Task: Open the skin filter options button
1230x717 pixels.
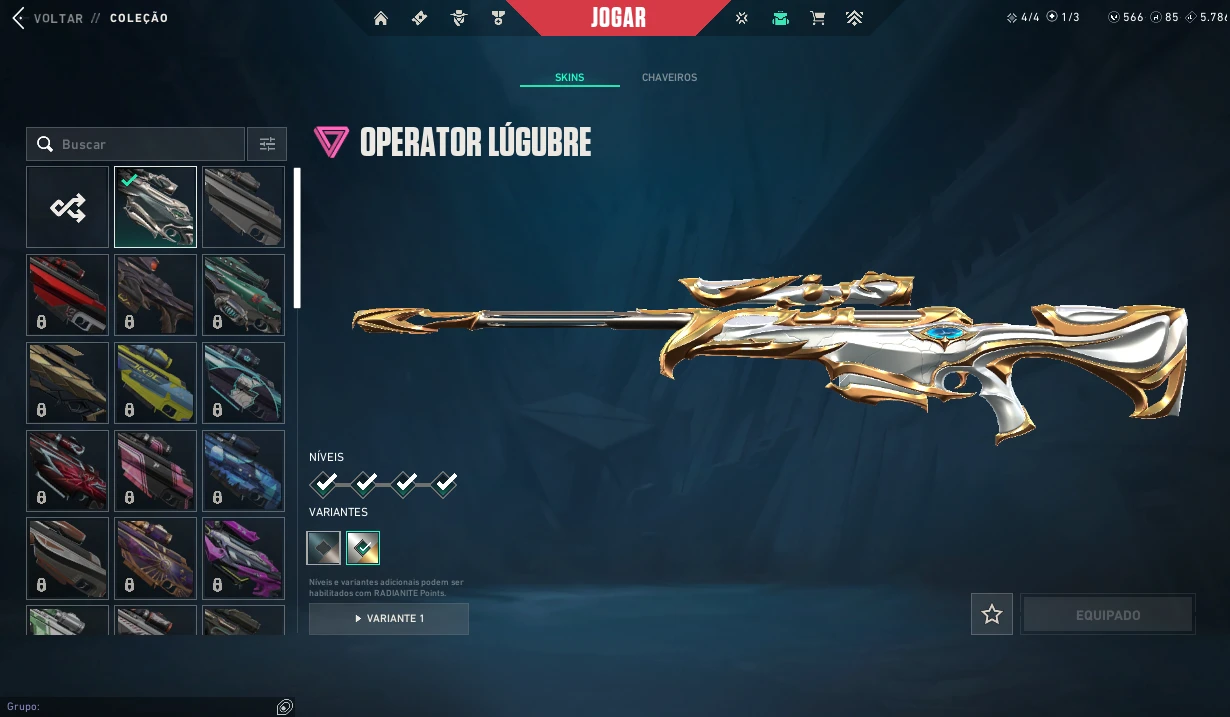Action: (267, 144)
